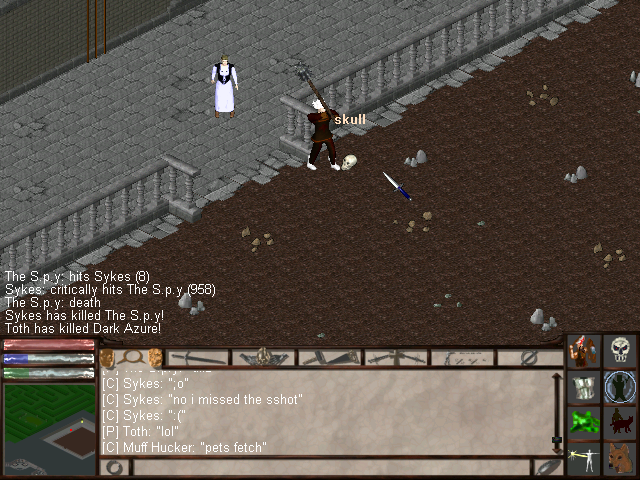Click the chat text input field
This screenshot has height=480, width=640.
click(x=330, y=467)
